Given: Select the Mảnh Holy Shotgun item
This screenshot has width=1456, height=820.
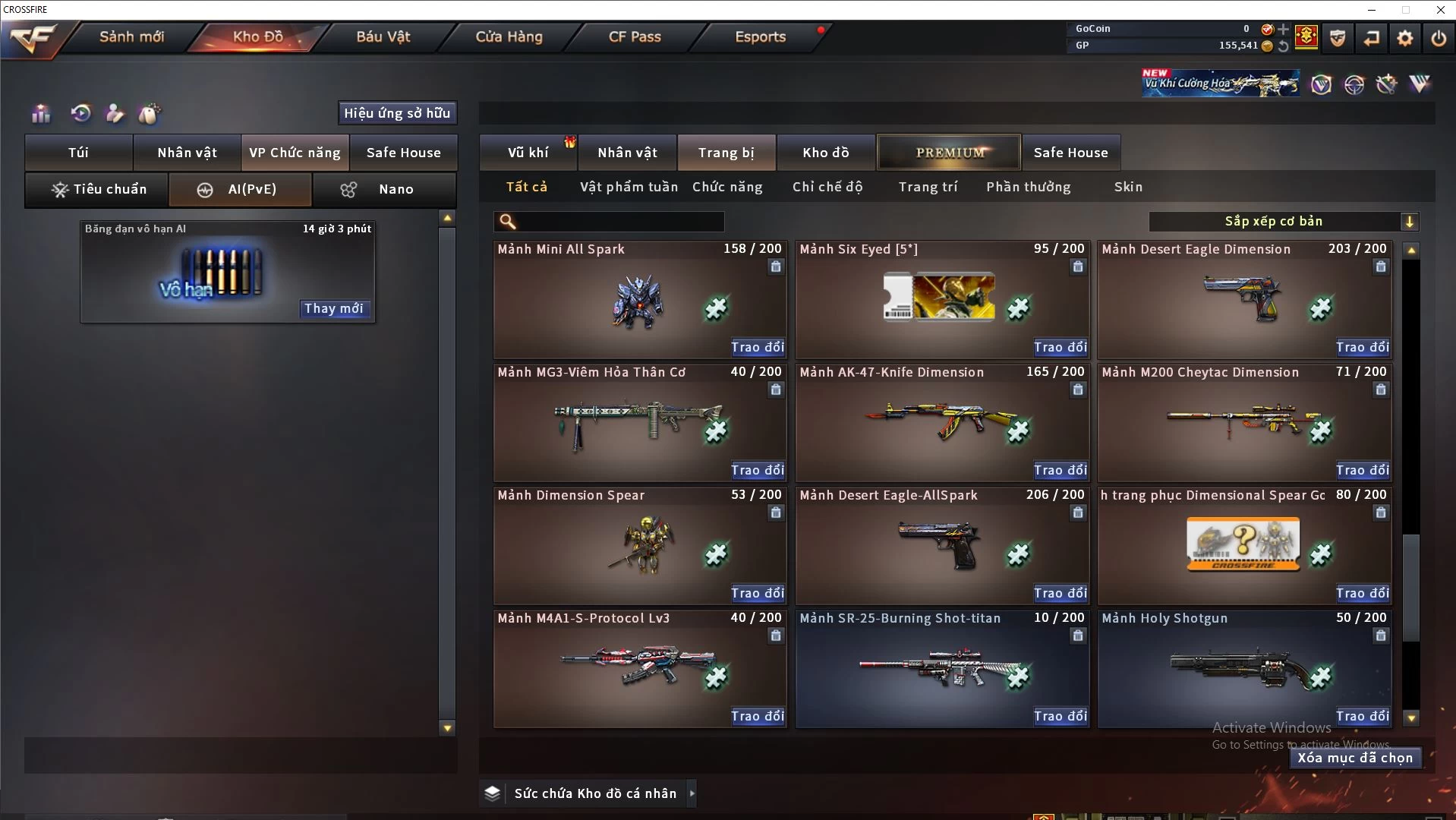Looking at the screenshot, I should coord(1243,668).
